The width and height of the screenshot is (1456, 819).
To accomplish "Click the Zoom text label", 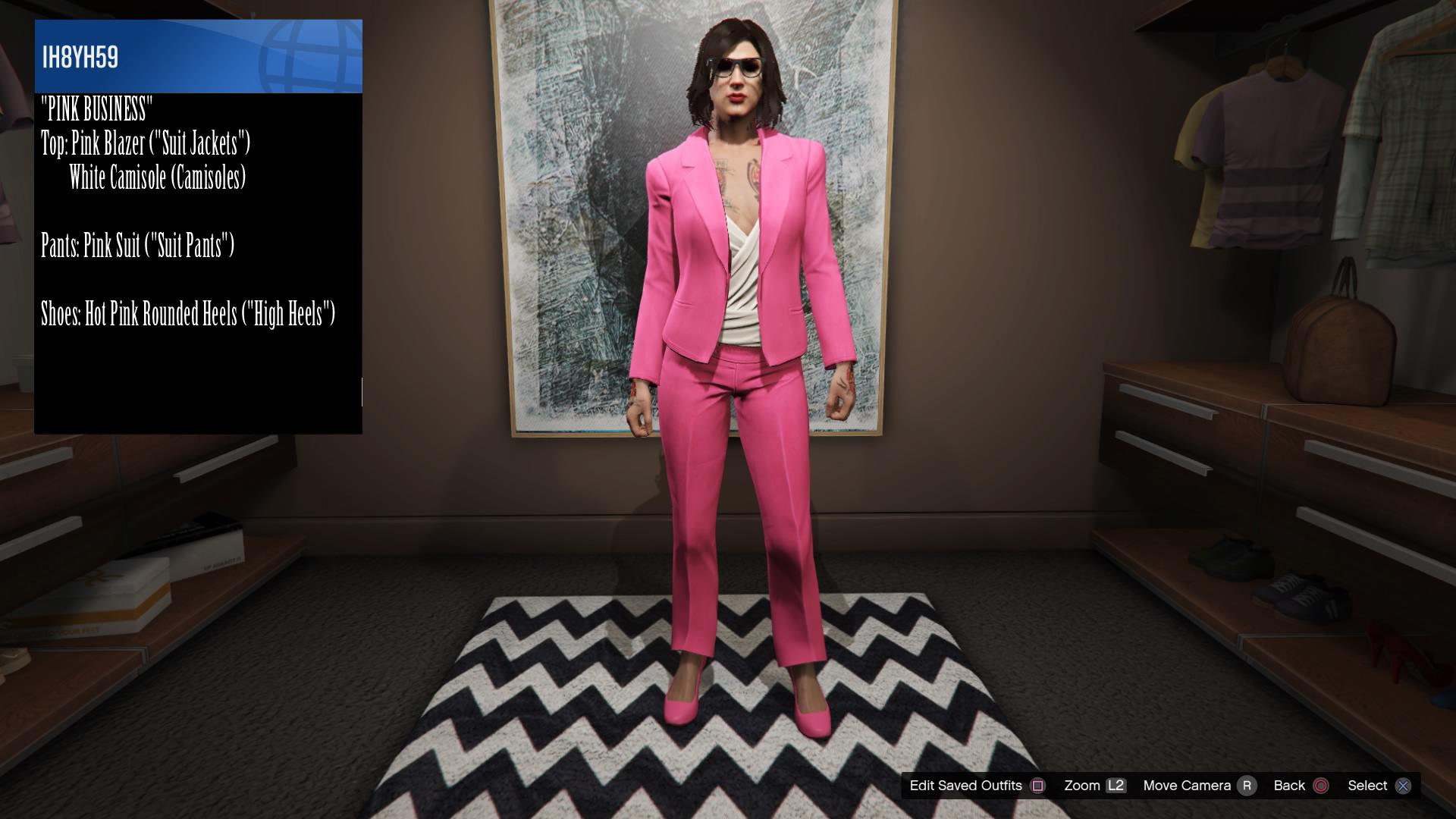I will click(x=1083, y=786).
